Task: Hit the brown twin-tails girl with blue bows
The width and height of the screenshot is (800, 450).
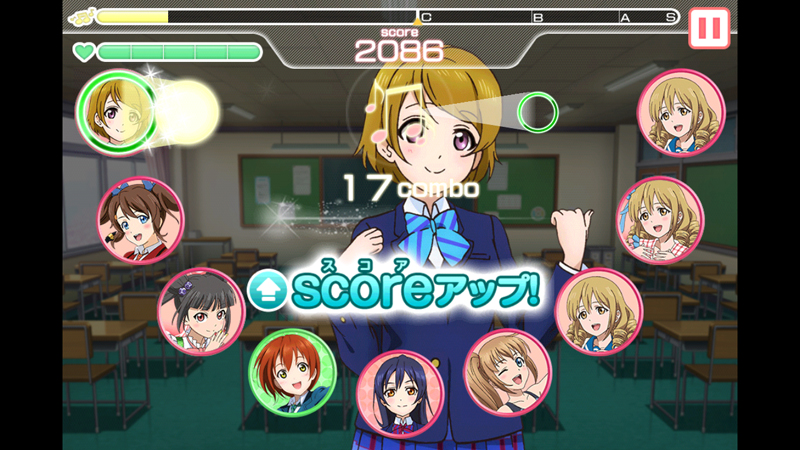Action: pyautogui.click(x=141, y=220)
